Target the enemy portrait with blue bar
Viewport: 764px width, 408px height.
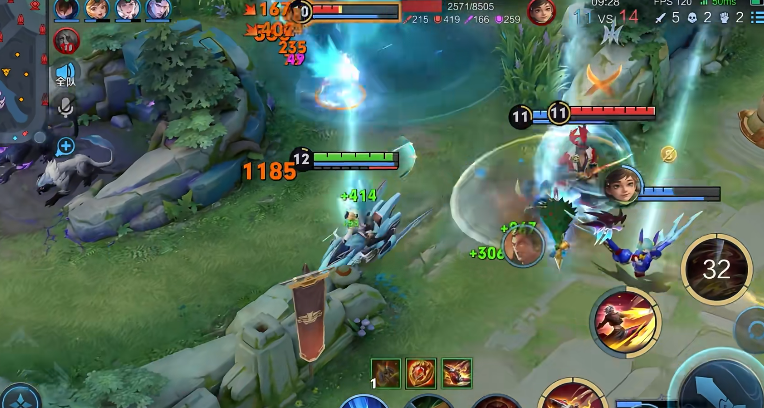621,186
